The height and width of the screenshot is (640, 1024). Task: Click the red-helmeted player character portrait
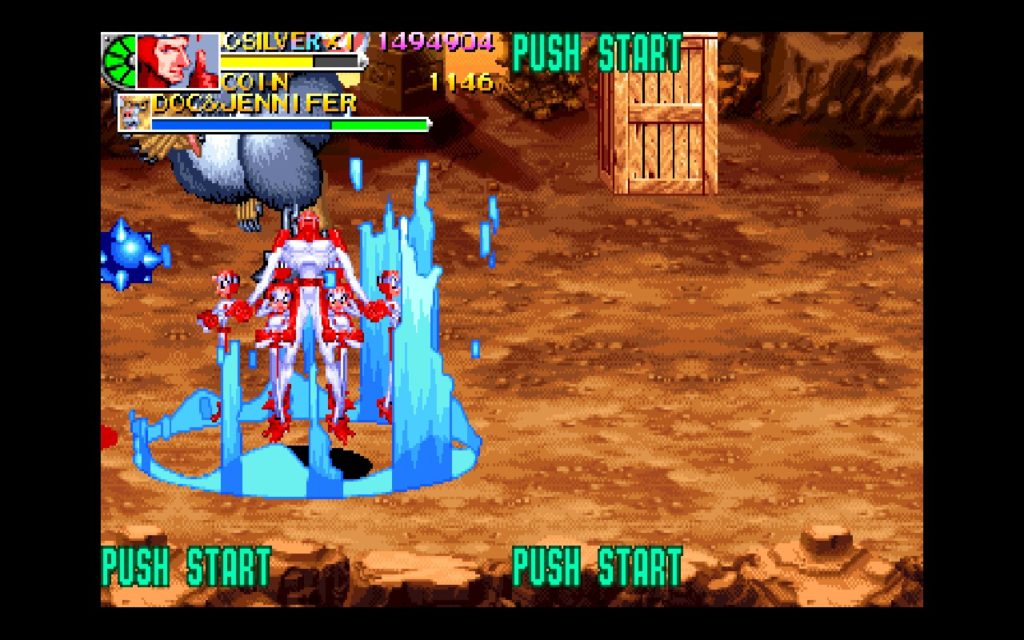coord(177,61)
